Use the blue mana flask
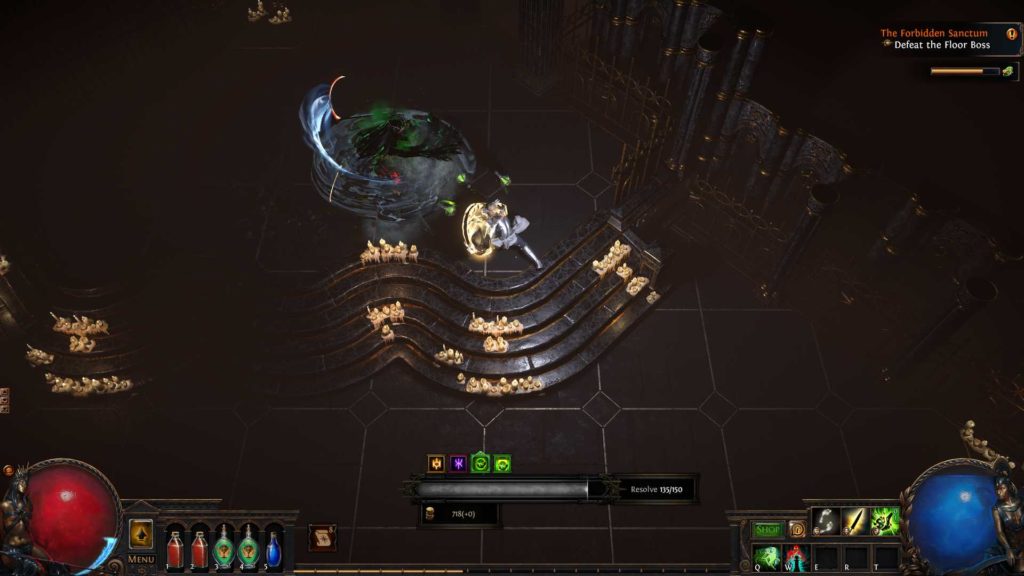 point(274,548)
